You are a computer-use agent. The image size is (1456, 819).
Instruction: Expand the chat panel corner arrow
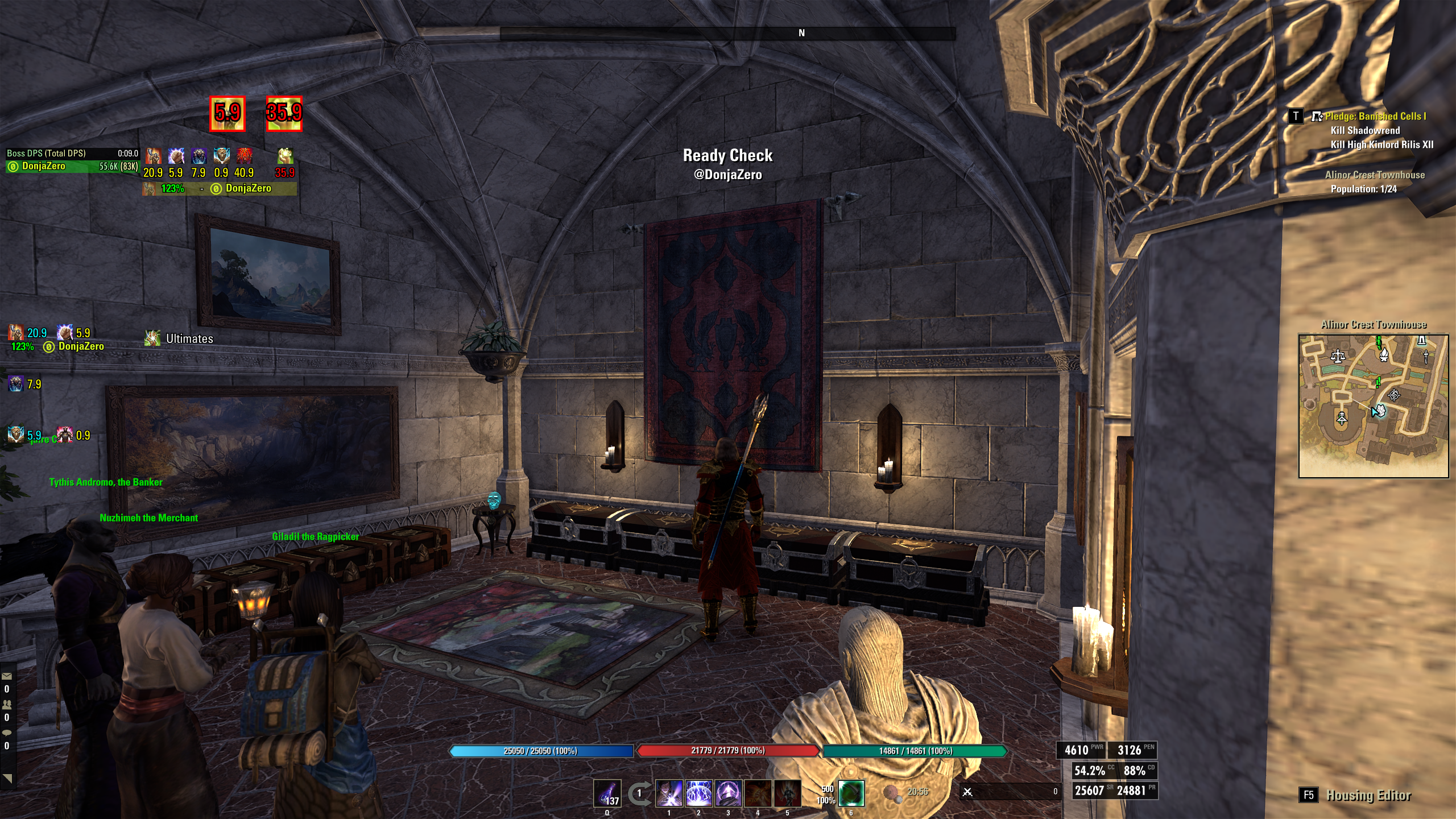pos(7,779)
